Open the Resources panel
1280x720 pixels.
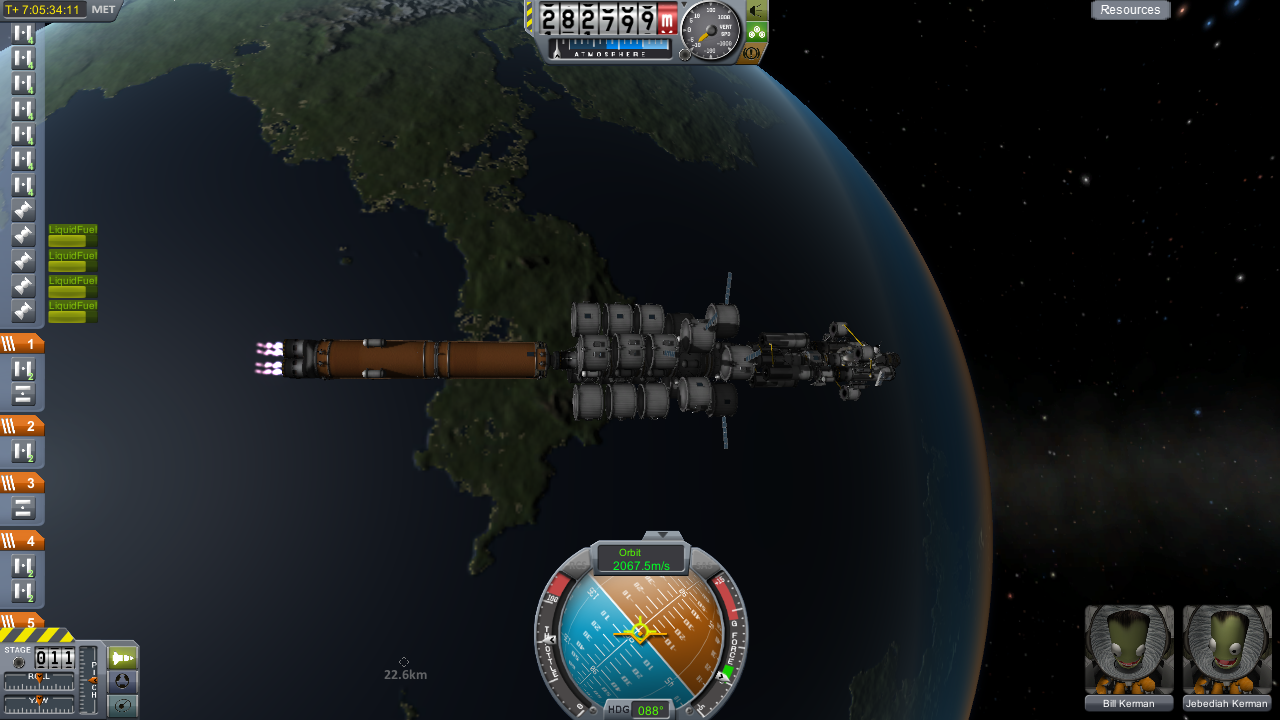coord(1130,10)
